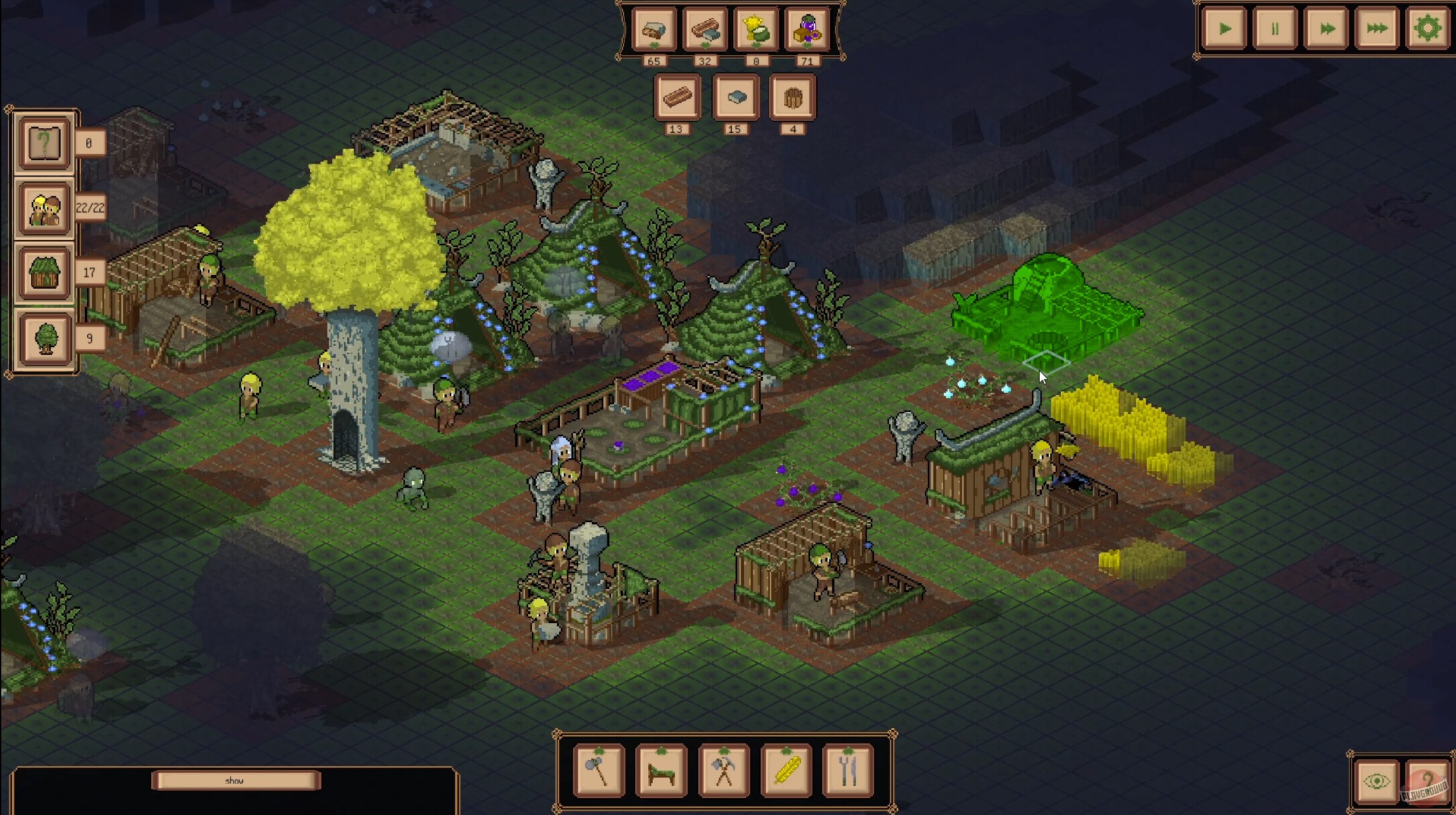Open the green food pot resource icon
The height and width of the screenshot is (815, 1456).
coord(757,30)
